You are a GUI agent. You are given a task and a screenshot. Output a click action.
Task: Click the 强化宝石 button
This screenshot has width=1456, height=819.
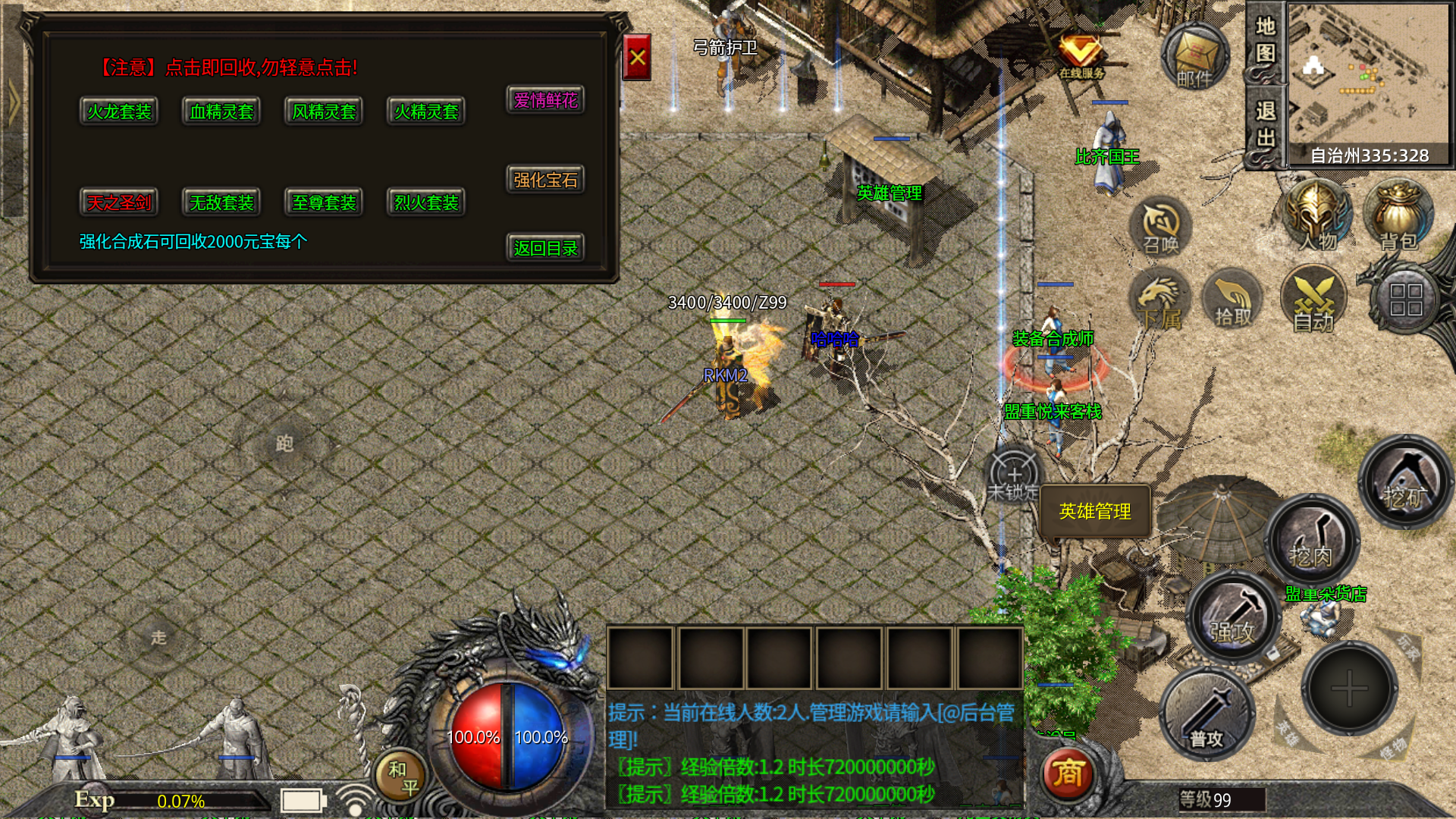[x=545, y=180]
